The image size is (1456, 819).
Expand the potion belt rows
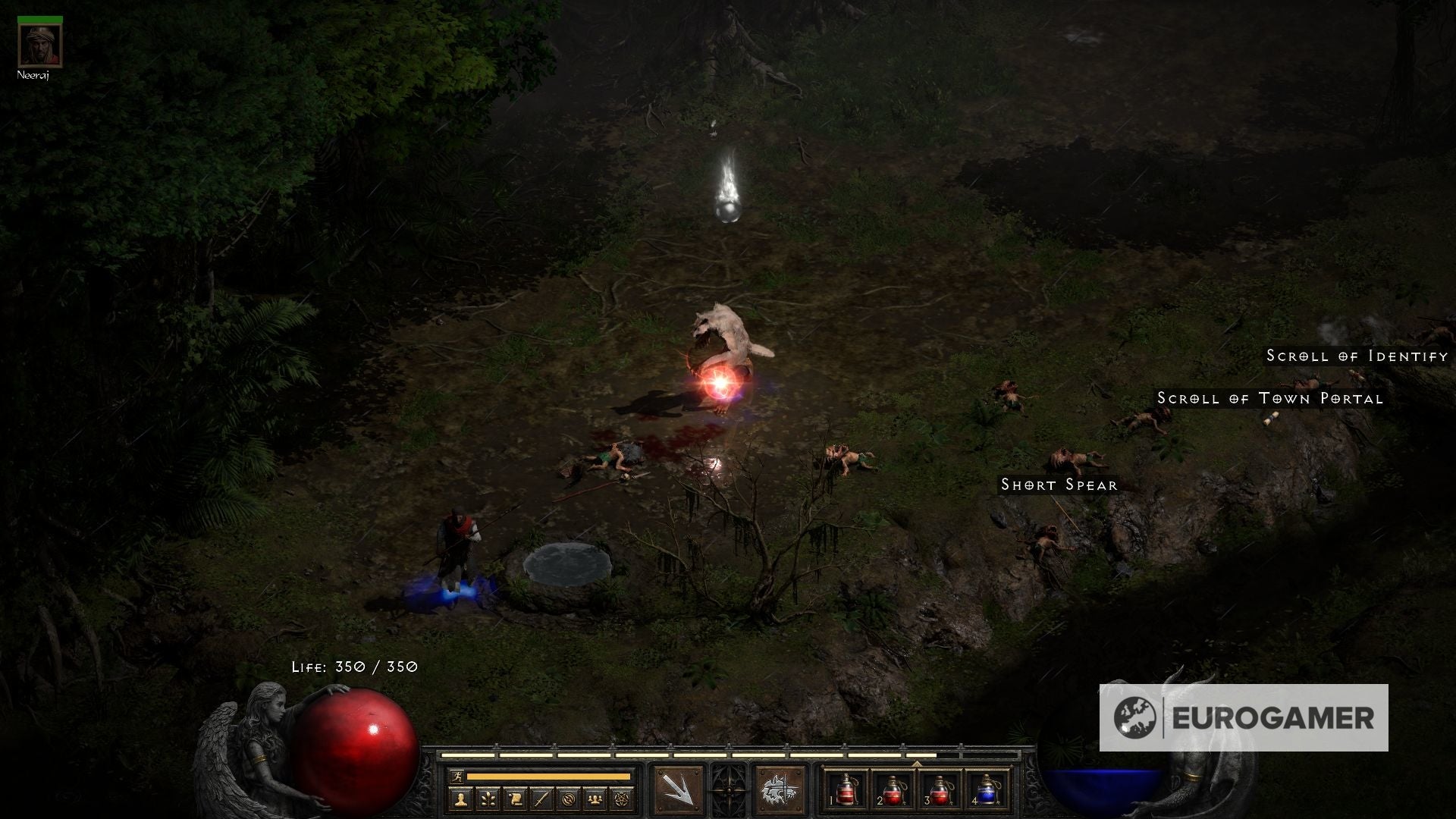click(916, 764)
